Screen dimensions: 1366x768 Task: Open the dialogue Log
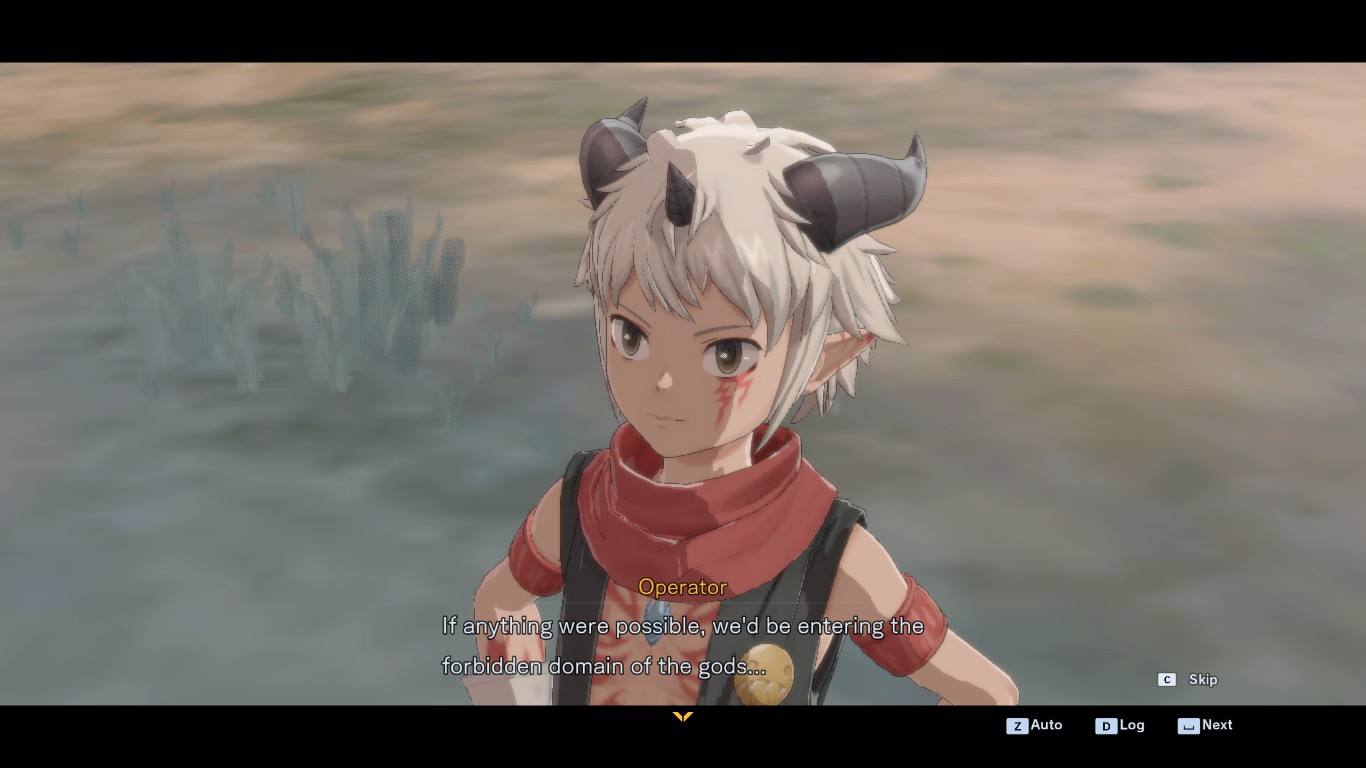(1120, 725)
